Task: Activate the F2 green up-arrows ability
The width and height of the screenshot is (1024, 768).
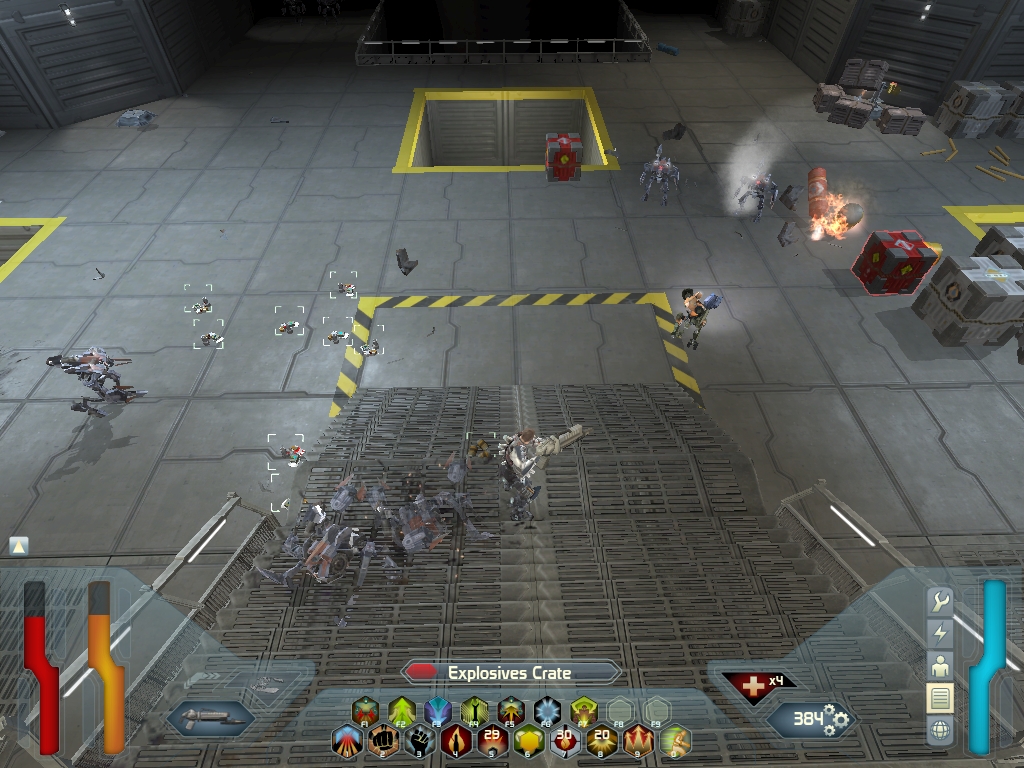Action: pyautogui.click(x=401, y=711)
